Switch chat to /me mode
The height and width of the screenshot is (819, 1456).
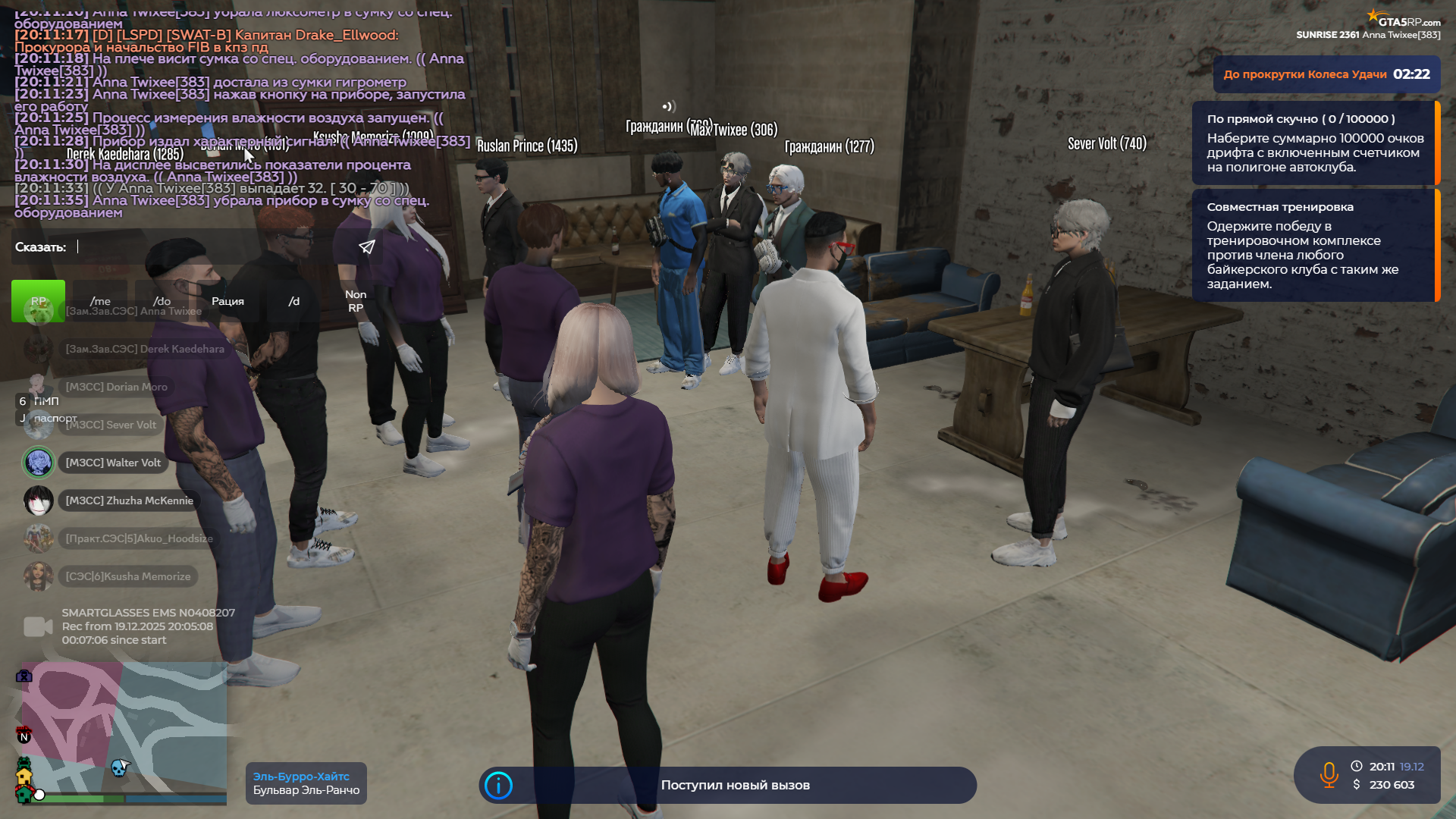pyautogui.click(x=101, y=301)
